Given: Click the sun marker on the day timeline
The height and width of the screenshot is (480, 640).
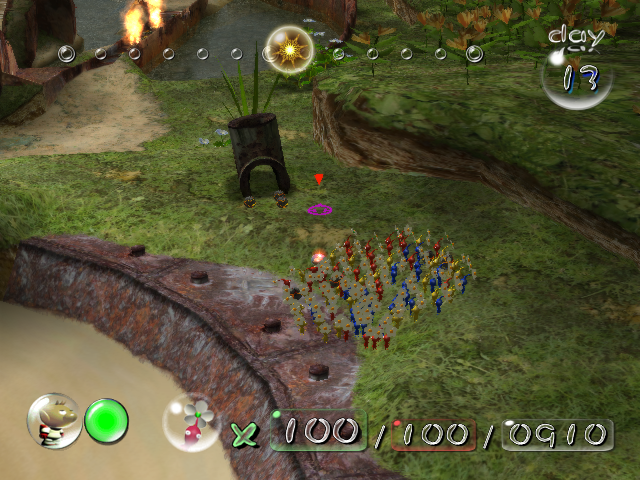Looking at the screenshot, I should (290, 50).
